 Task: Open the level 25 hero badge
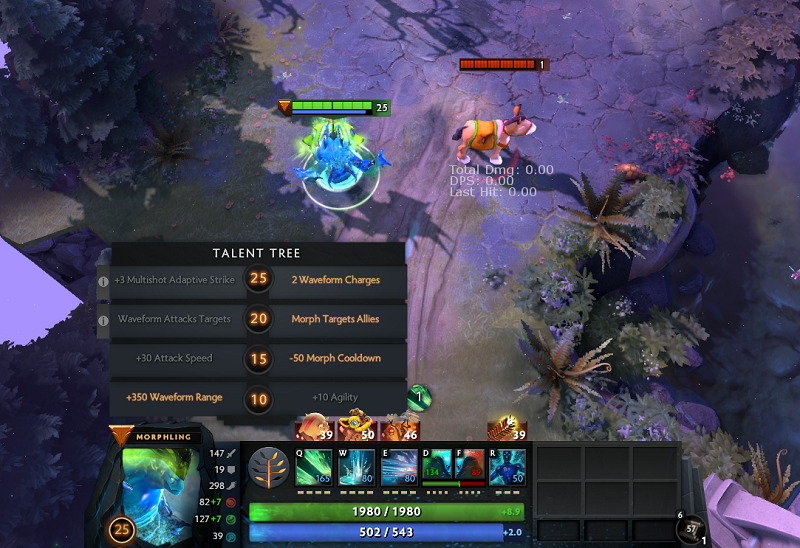coord(124,528)
